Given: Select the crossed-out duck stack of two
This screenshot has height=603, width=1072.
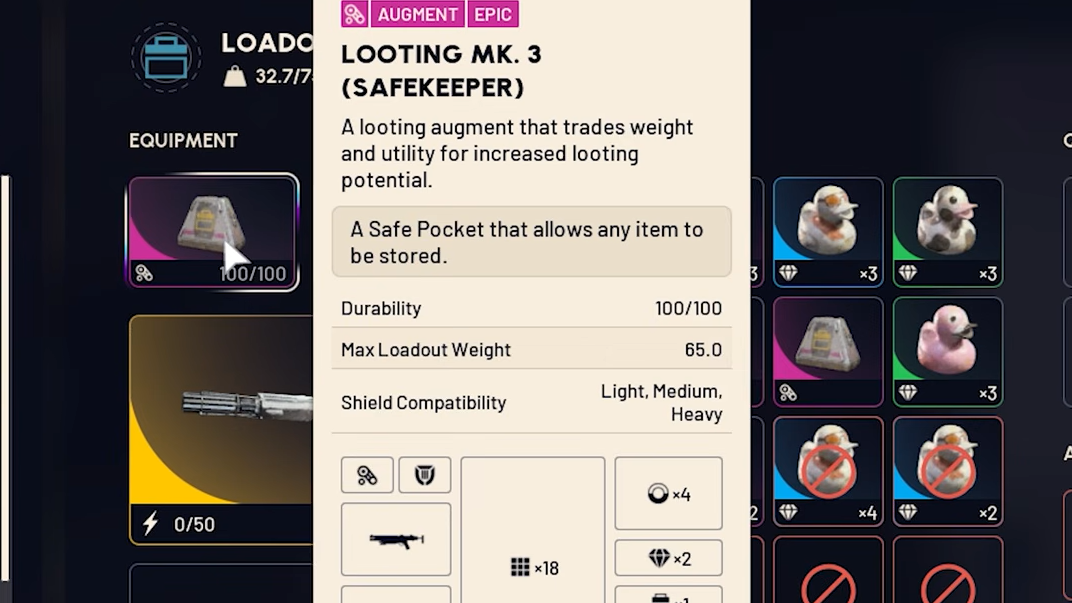Looking at the screenshot, I should [x=947, y=471].
